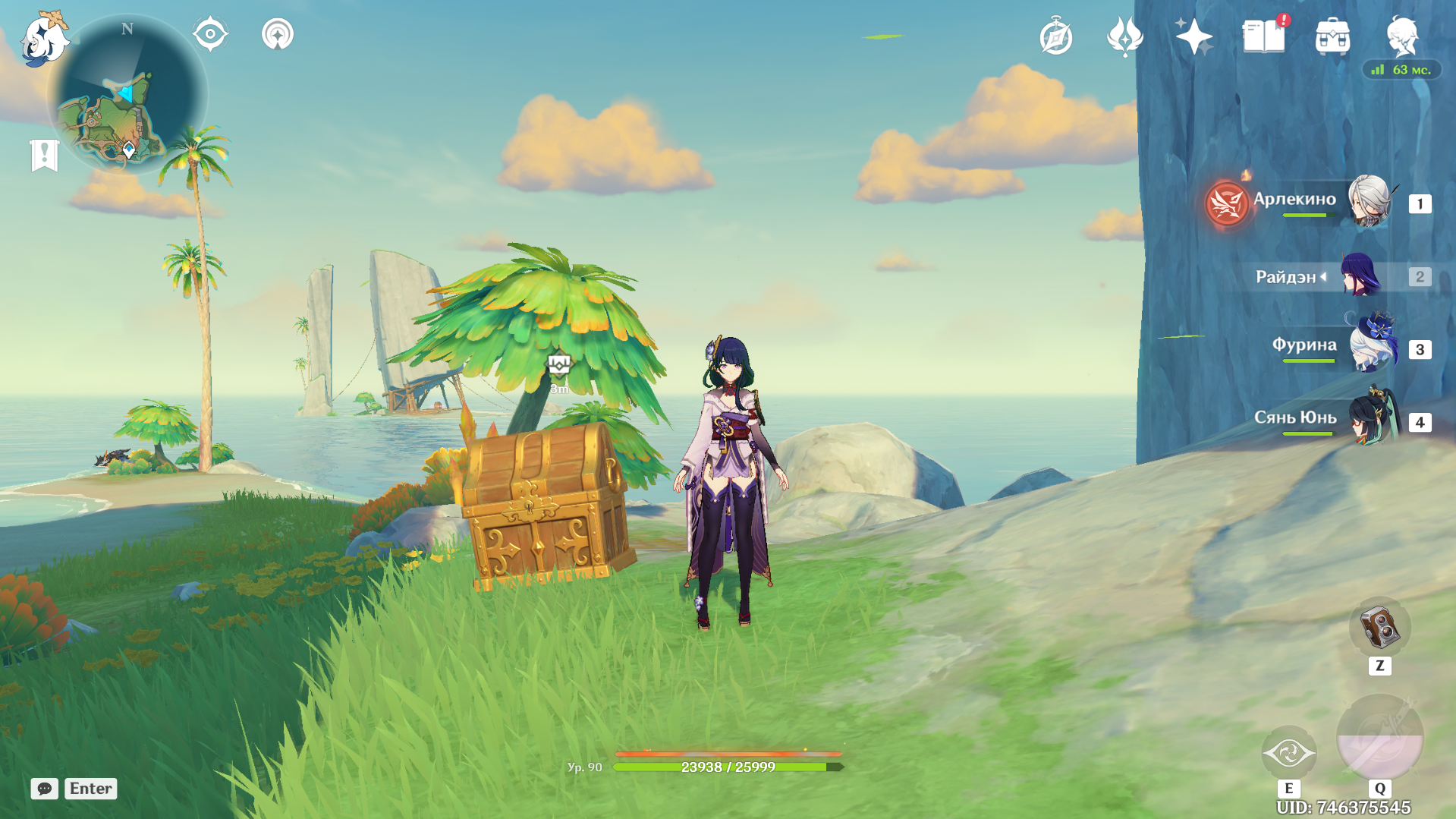
Task: Open the quest exclamation banner
Action: (x=45, y=155)
